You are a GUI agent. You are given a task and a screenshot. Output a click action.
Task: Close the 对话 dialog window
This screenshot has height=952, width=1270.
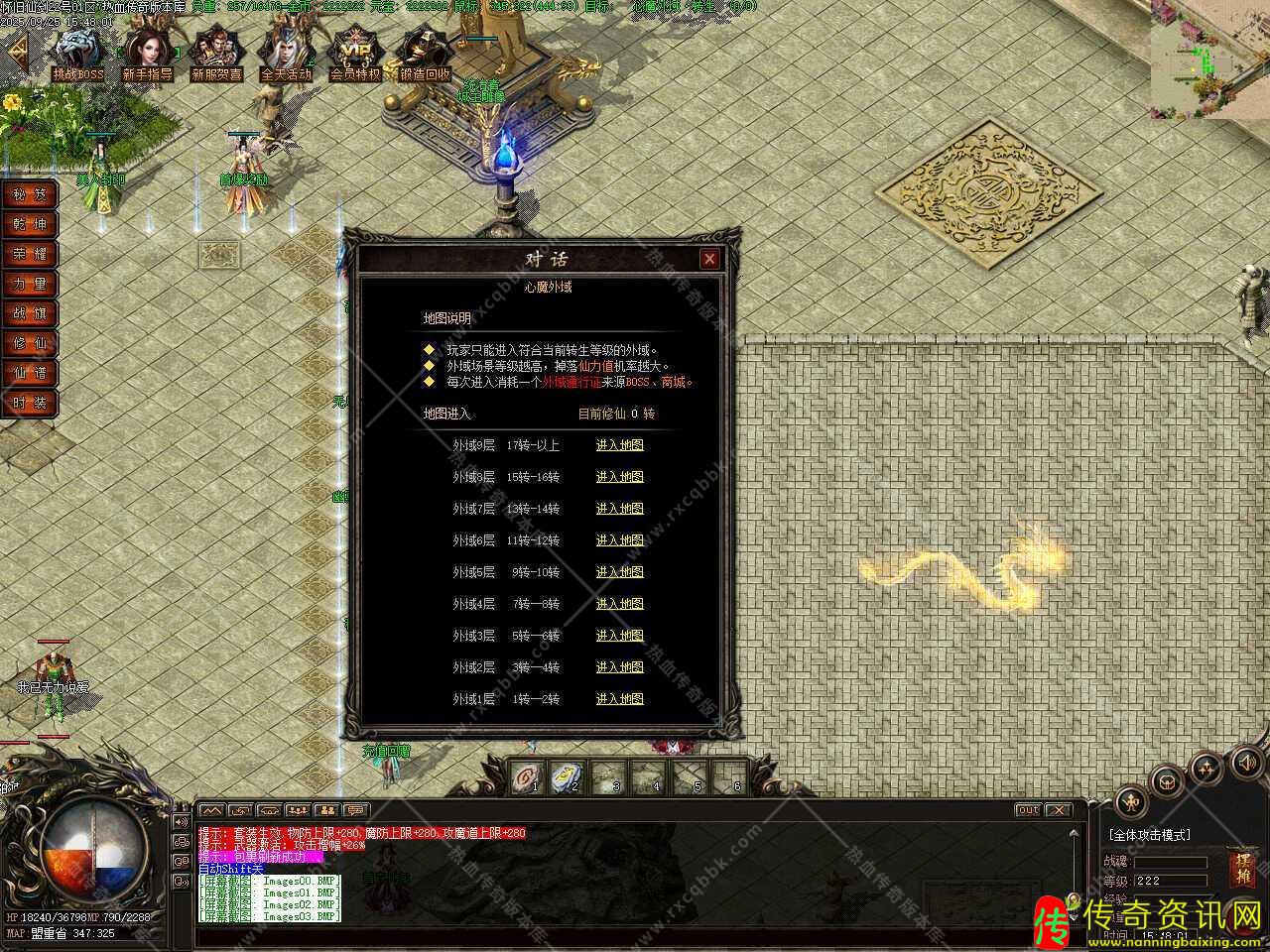709,260
